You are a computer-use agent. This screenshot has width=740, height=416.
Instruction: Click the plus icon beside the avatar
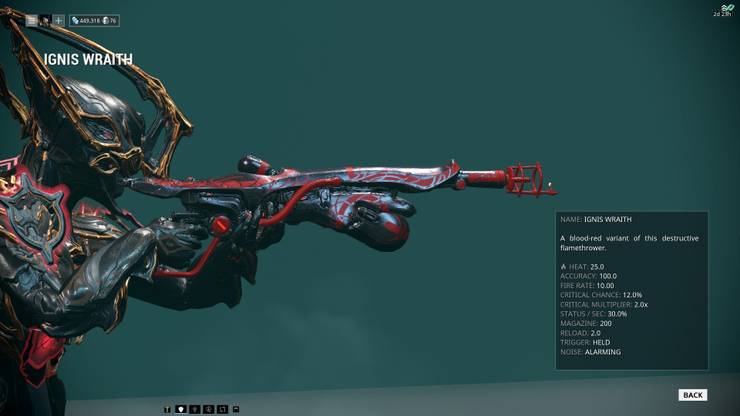point(58,20)
